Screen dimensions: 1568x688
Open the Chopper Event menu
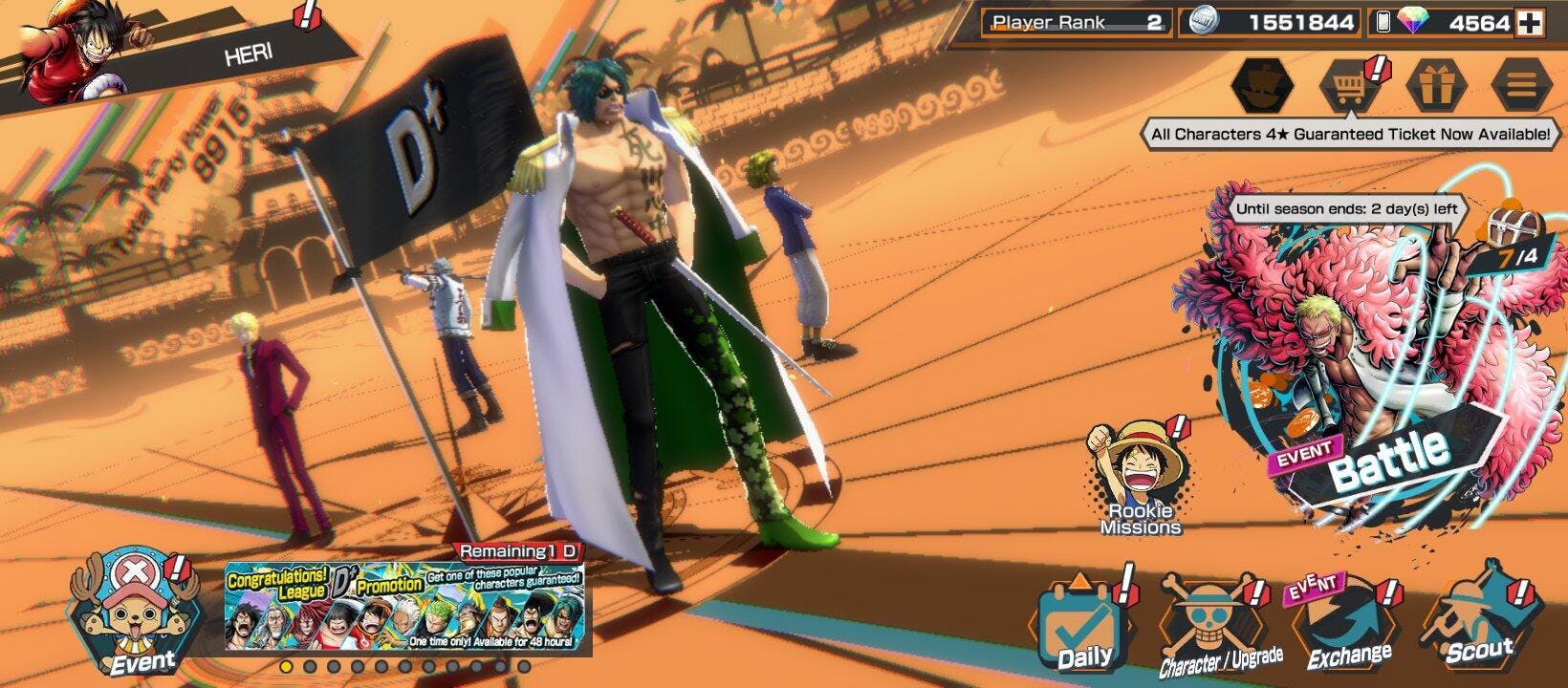[x=134, y=613]
